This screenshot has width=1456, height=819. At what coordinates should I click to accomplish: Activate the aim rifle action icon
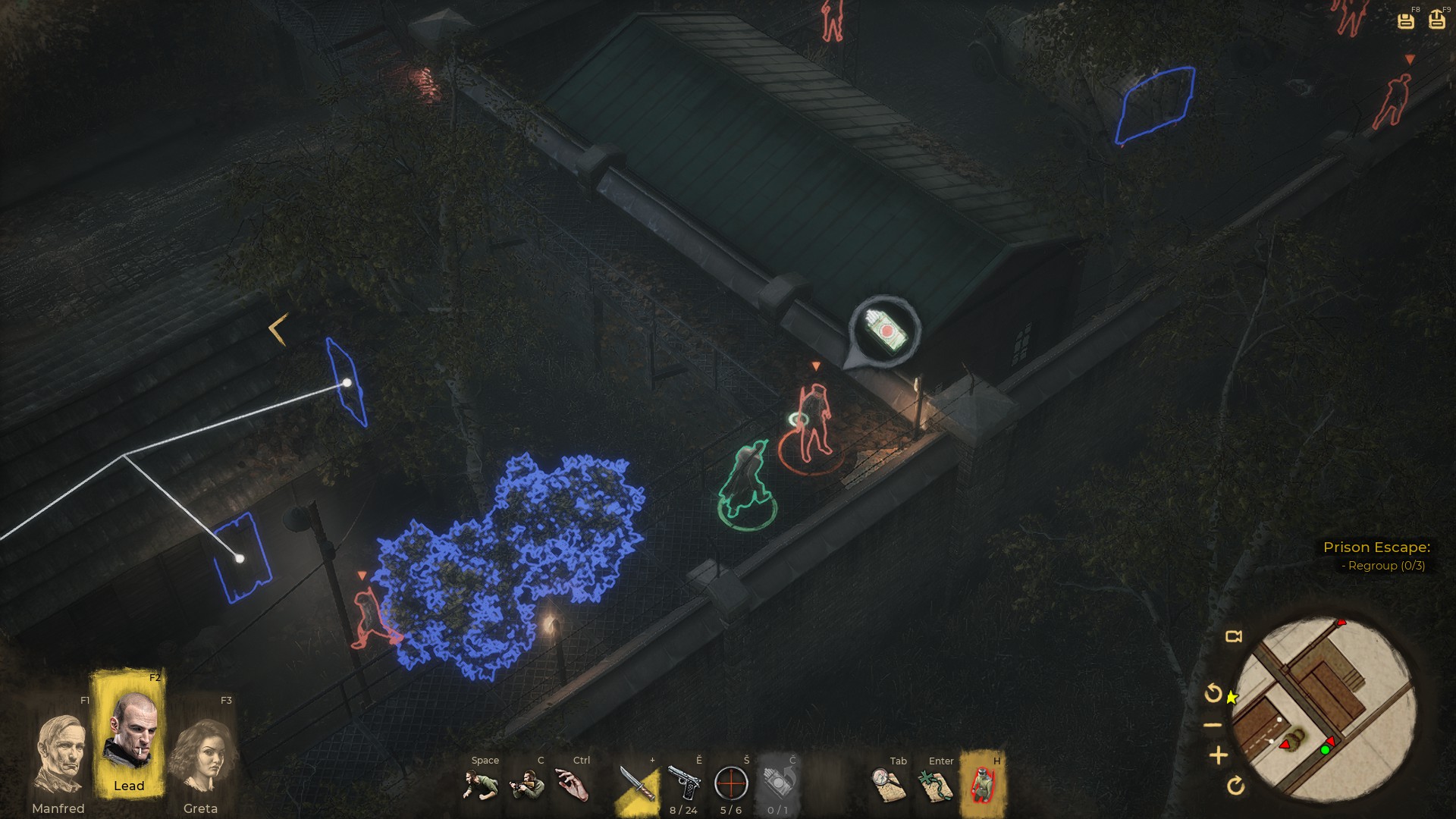point(528,785)
